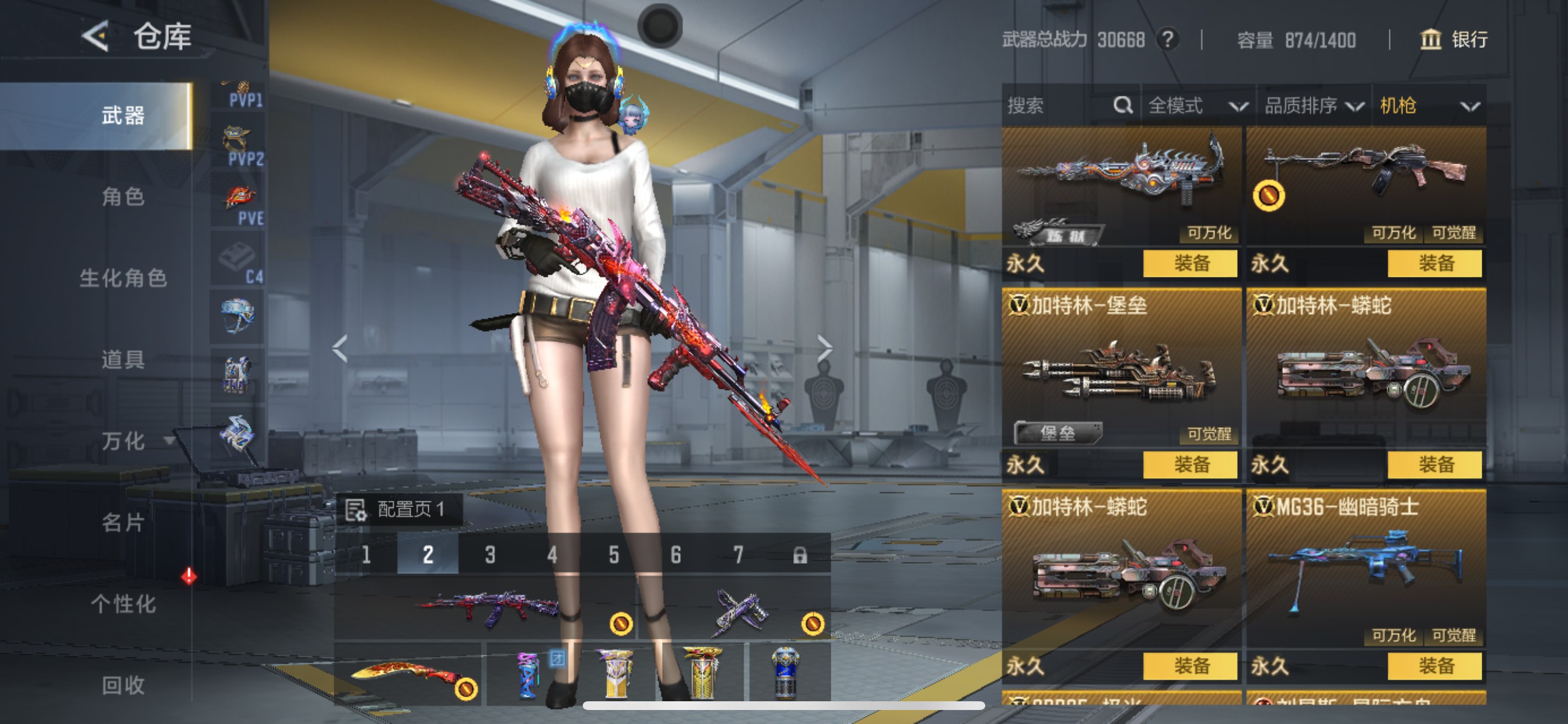Viewport: 1568px width, 724px height.
Task: Open the 银行 bank
Action: [x=1454, y=40]
